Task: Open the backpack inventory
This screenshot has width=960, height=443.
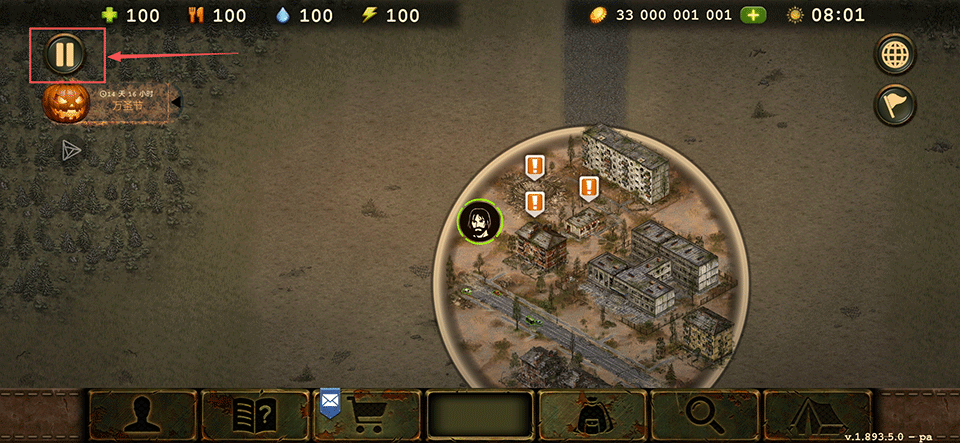Action: (x=593, y=415)
